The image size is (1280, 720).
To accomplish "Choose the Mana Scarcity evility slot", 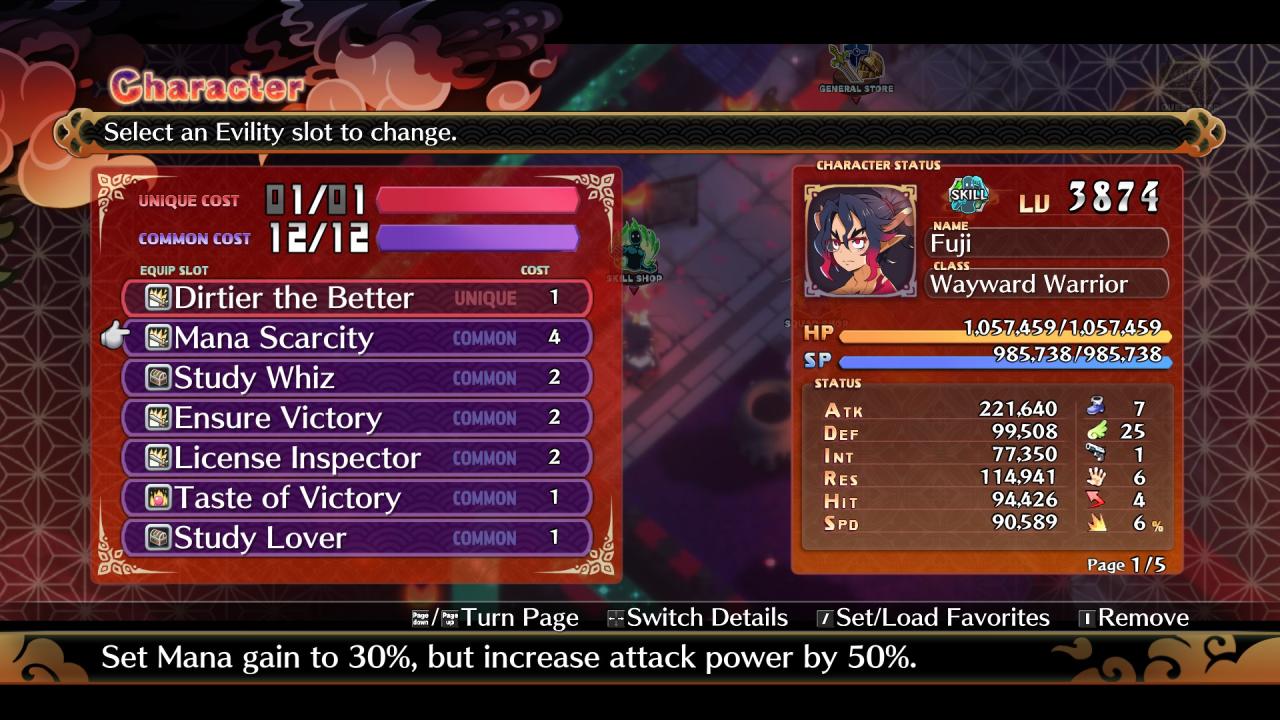I will click(x=356, y=338).
